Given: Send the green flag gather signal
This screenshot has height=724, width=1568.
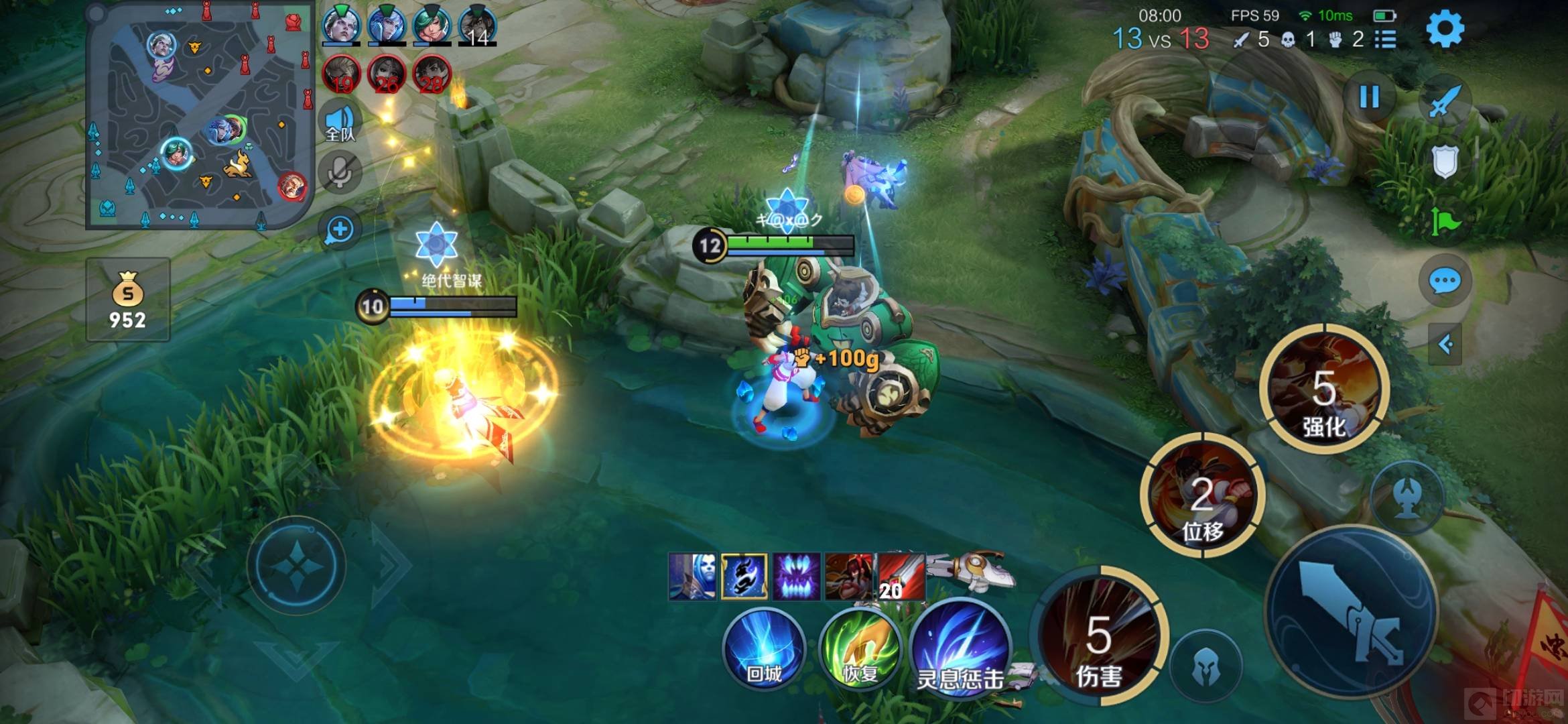Looking at the screenshot, I should (1444, 221).
